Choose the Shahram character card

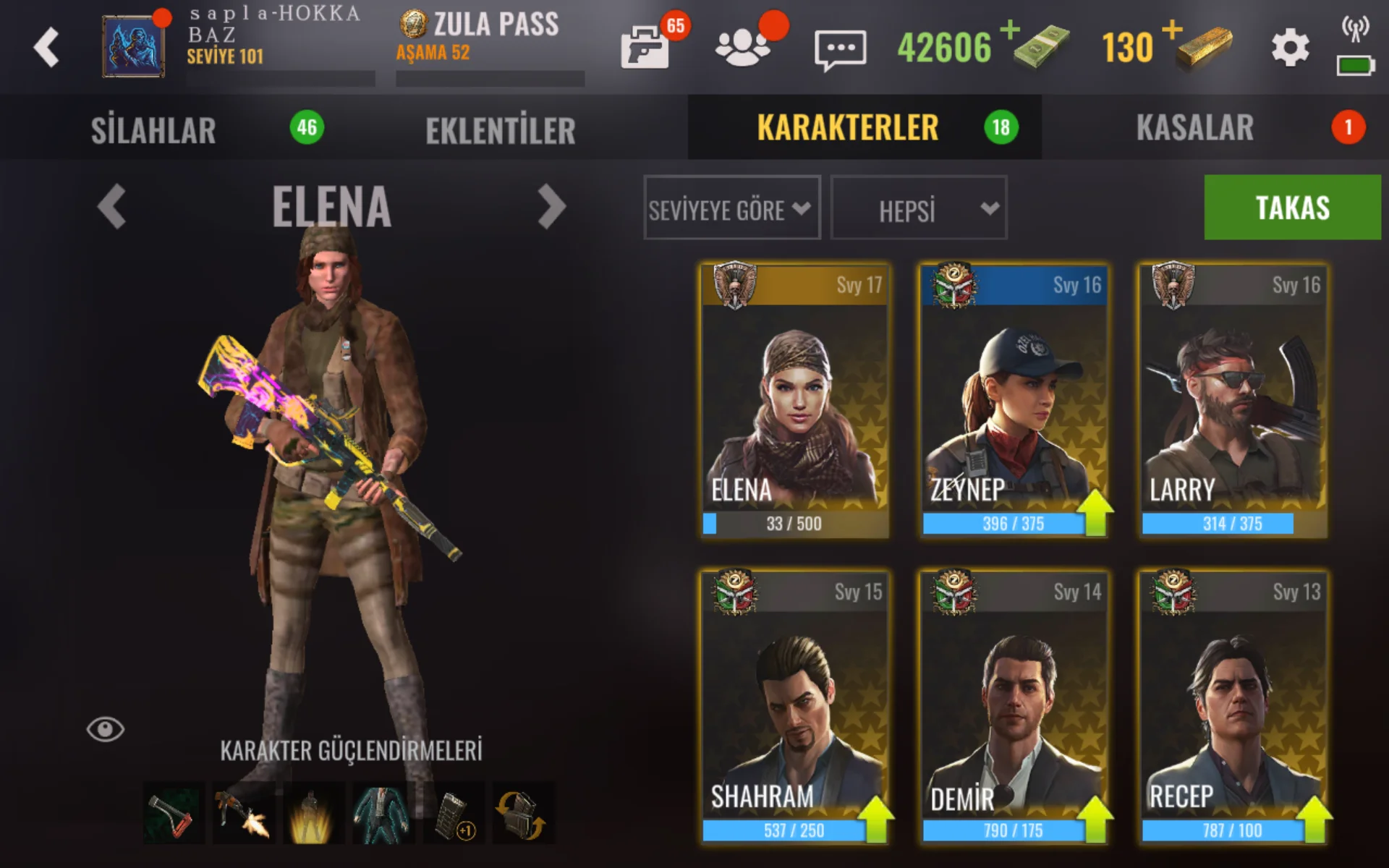tap(794, 706)
